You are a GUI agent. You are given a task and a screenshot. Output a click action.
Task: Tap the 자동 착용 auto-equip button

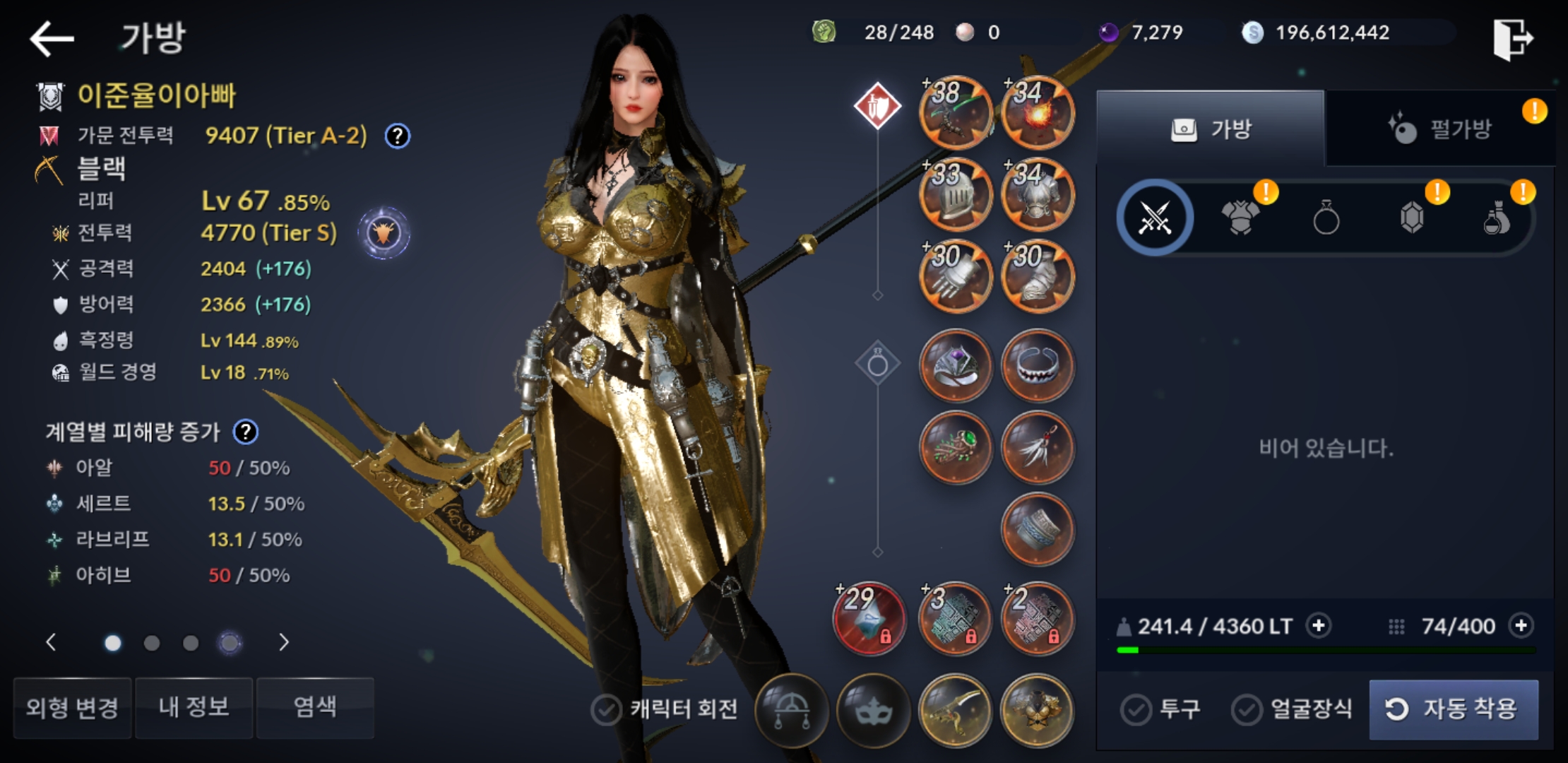[1454, 709]
